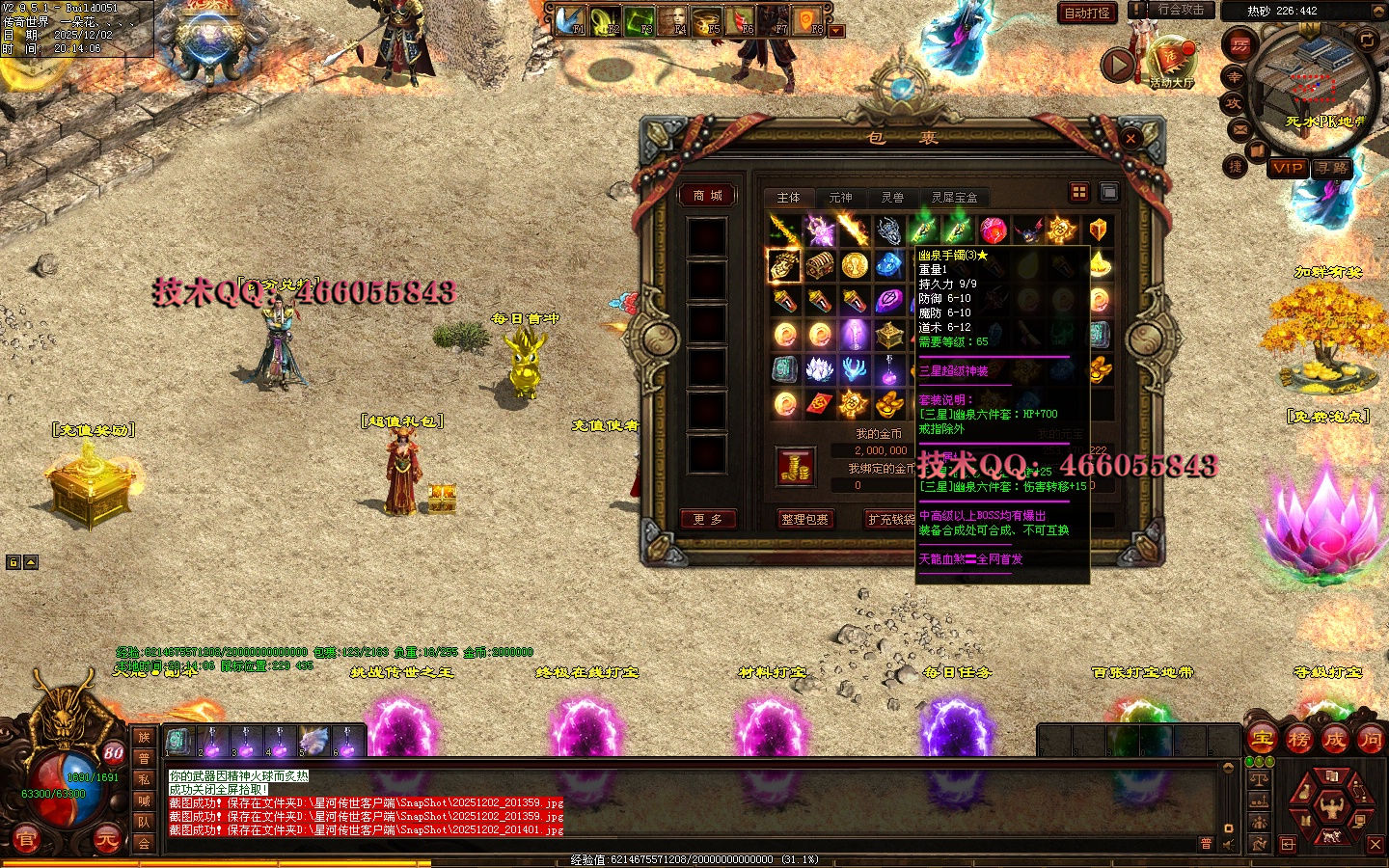Switch to the 灵兽 tab
This screenshot has width=1389, height=868.
892,197
